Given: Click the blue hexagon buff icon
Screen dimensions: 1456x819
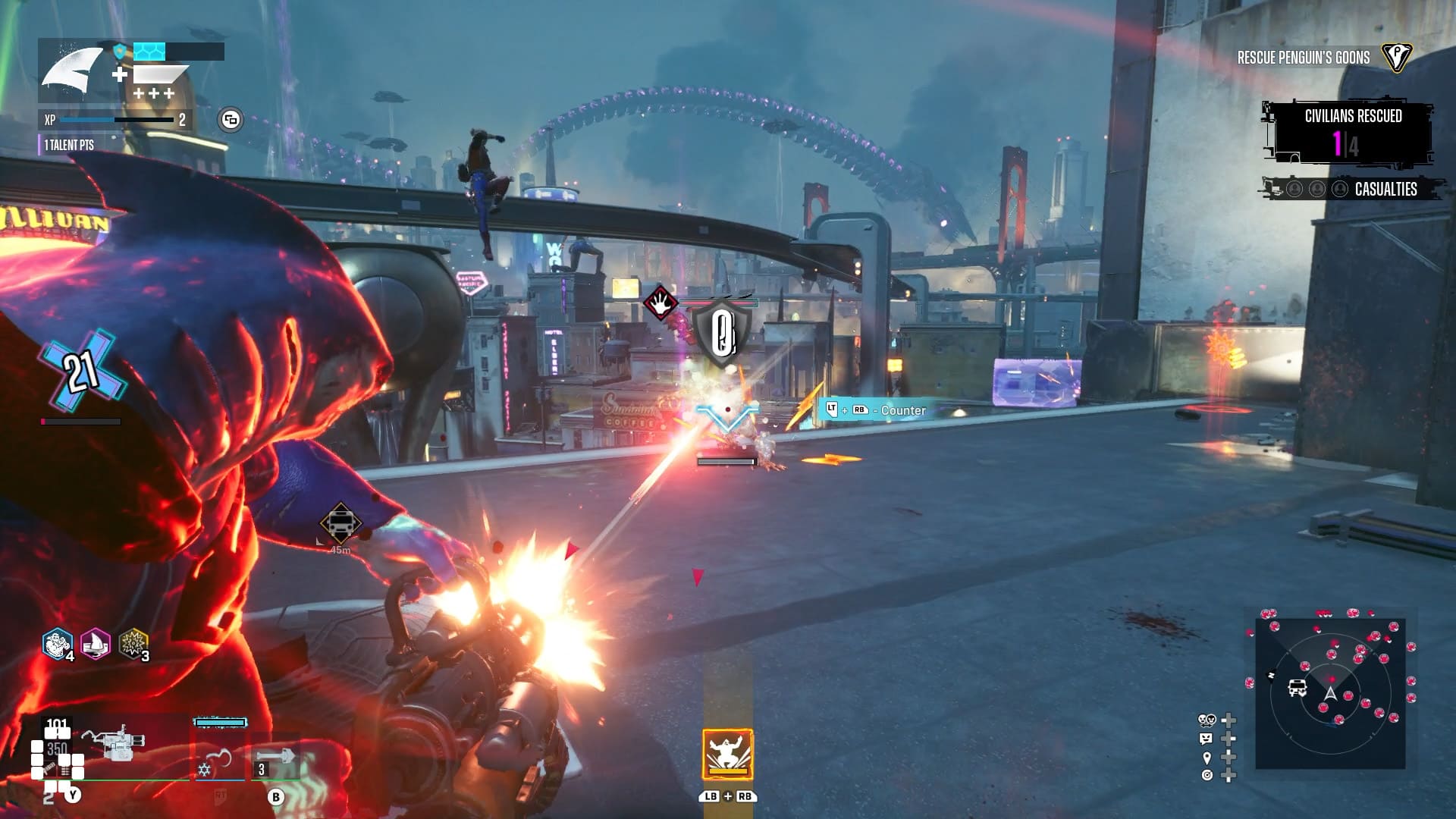Looking at the screenshot, I should point(57,645).
